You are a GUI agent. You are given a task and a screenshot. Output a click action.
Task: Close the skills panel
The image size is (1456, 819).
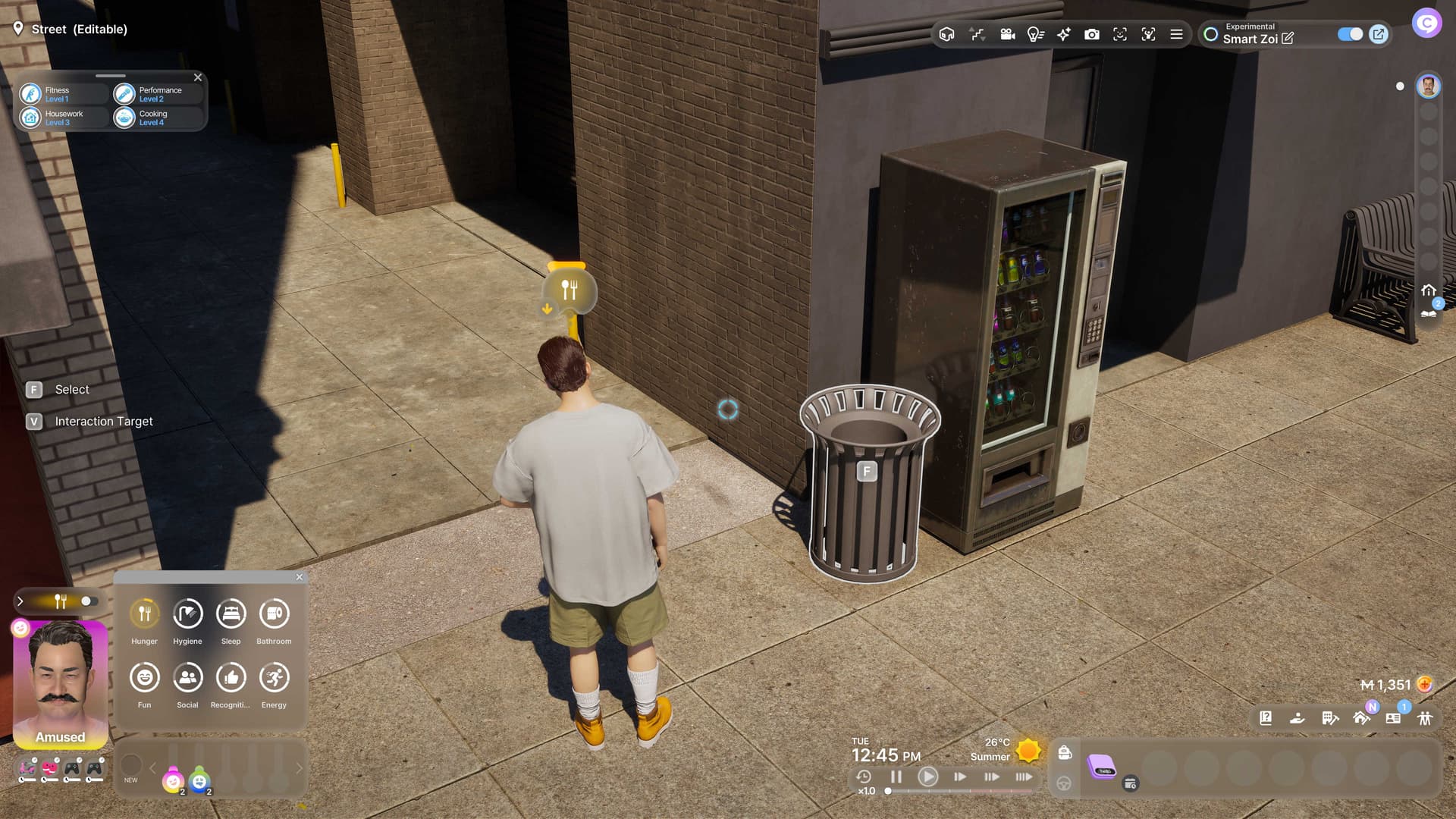click(198, 77)
